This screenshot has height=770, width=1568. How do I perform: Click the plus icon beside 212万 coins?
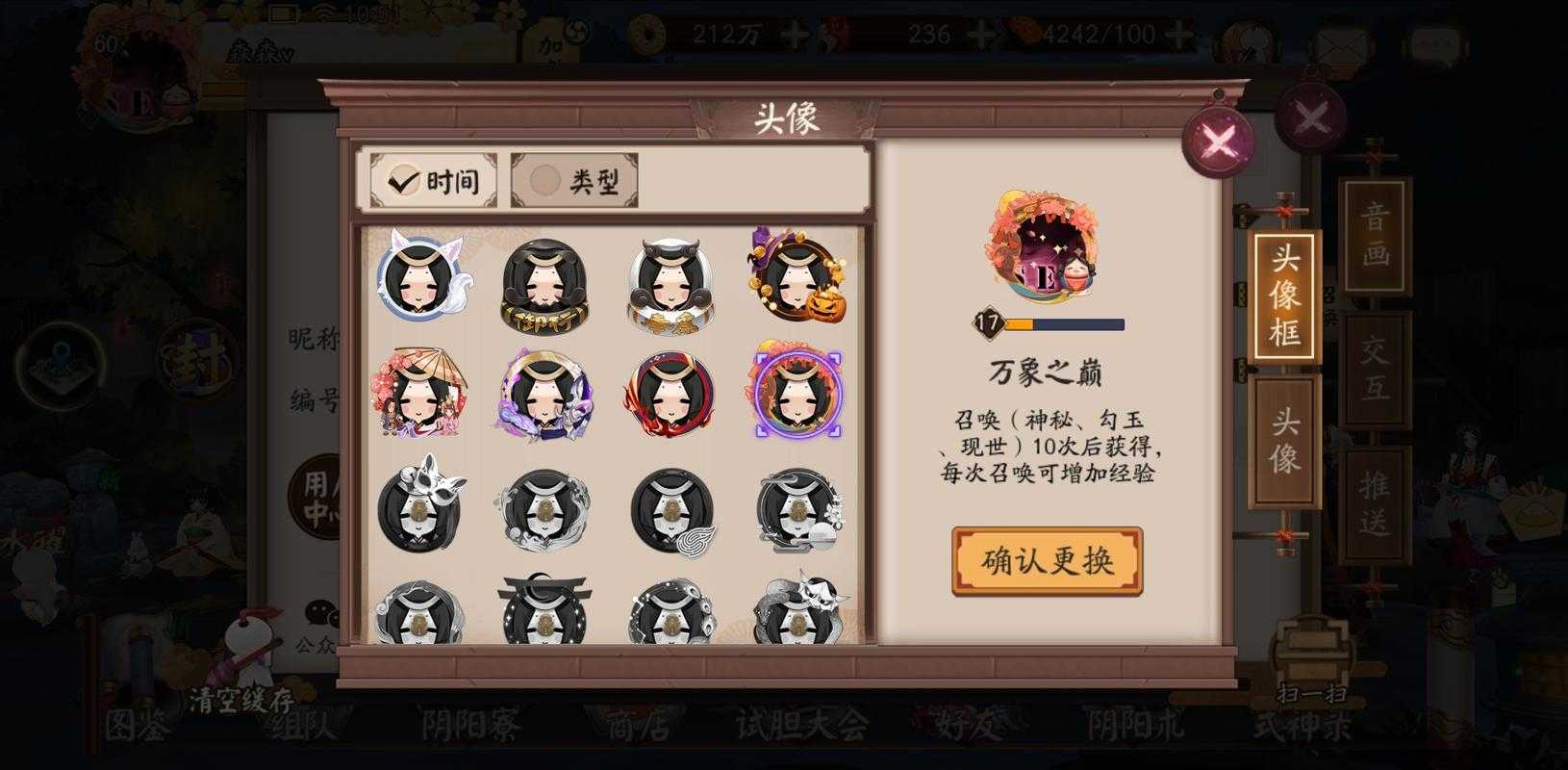click(x=795, y=35)
